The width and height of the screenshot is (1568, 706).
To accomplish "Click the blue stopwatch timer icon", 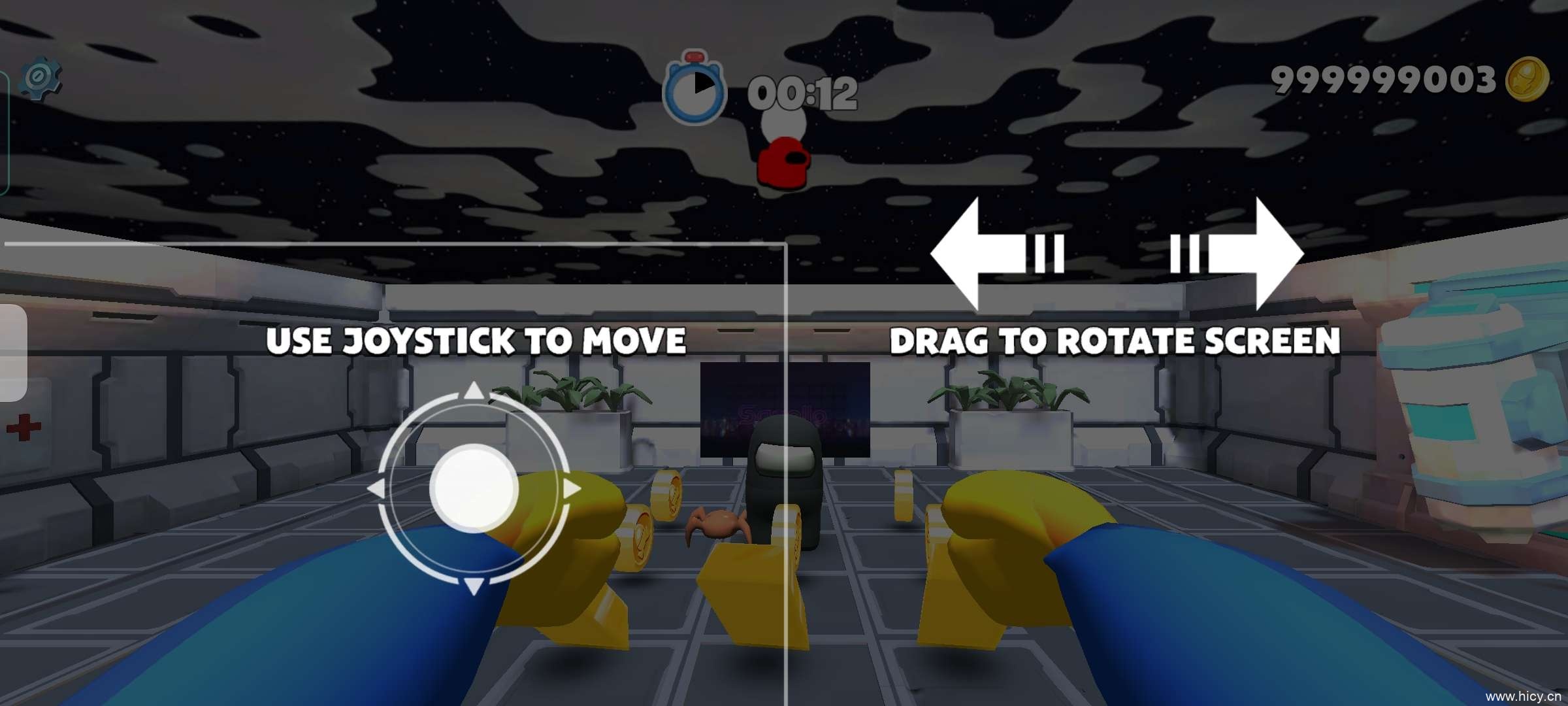I will pyautogui.click(x=696, y=92).
